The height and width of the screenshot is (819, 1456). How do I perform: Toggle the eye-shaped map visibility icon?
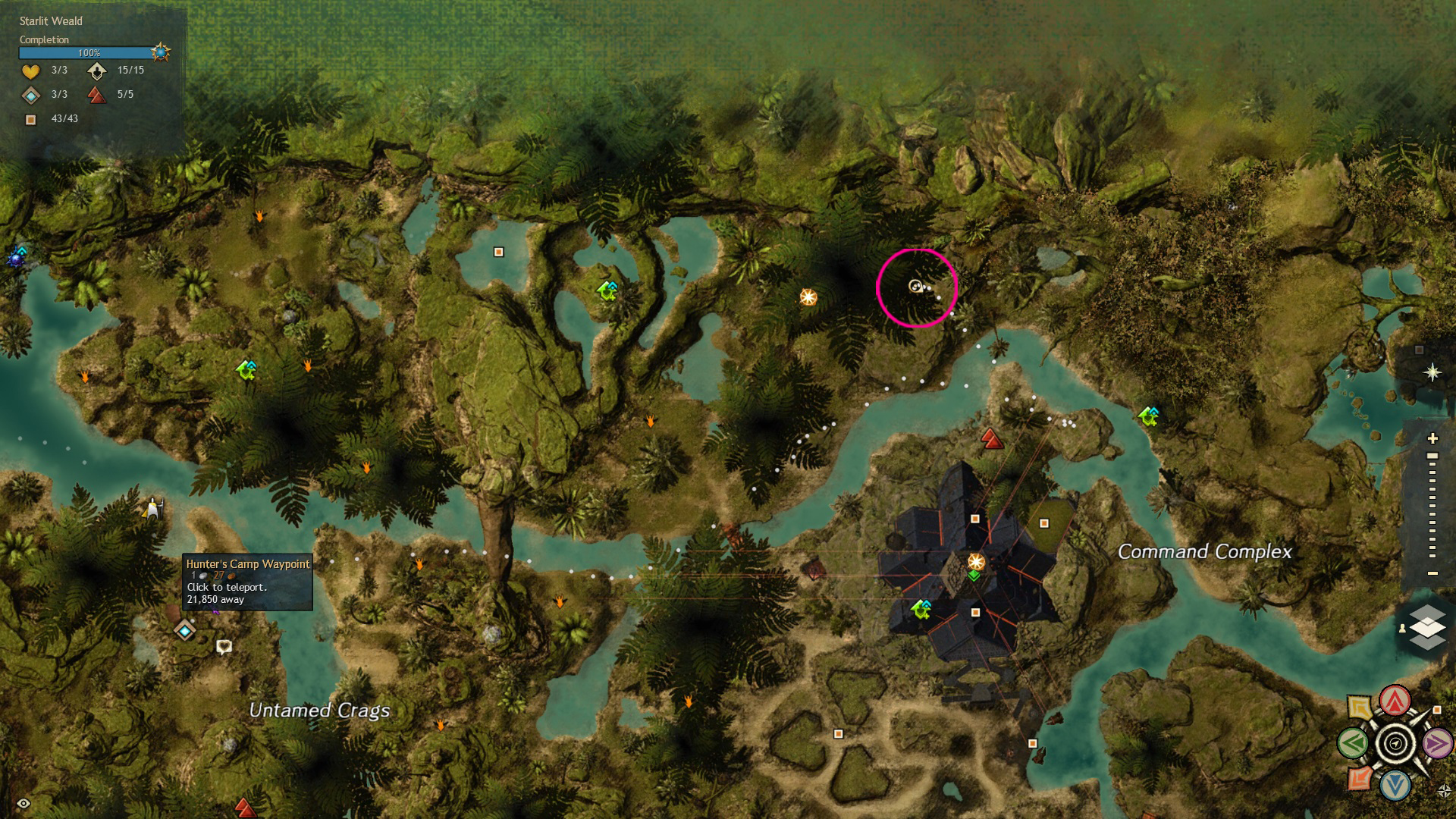click(x=24, y=803)
